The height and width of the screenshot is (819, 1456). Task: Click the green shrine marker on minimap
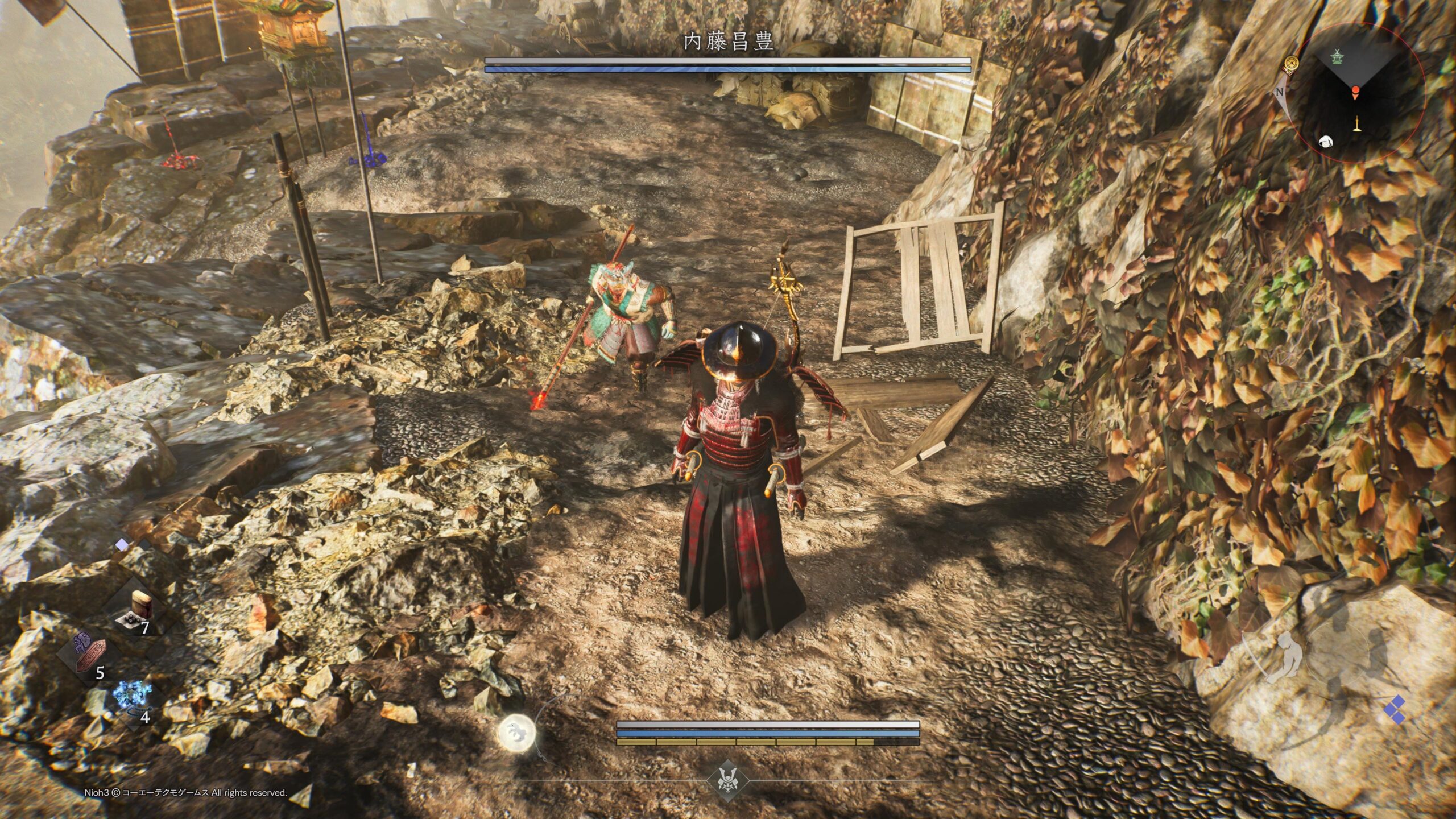pos(1336,56)
